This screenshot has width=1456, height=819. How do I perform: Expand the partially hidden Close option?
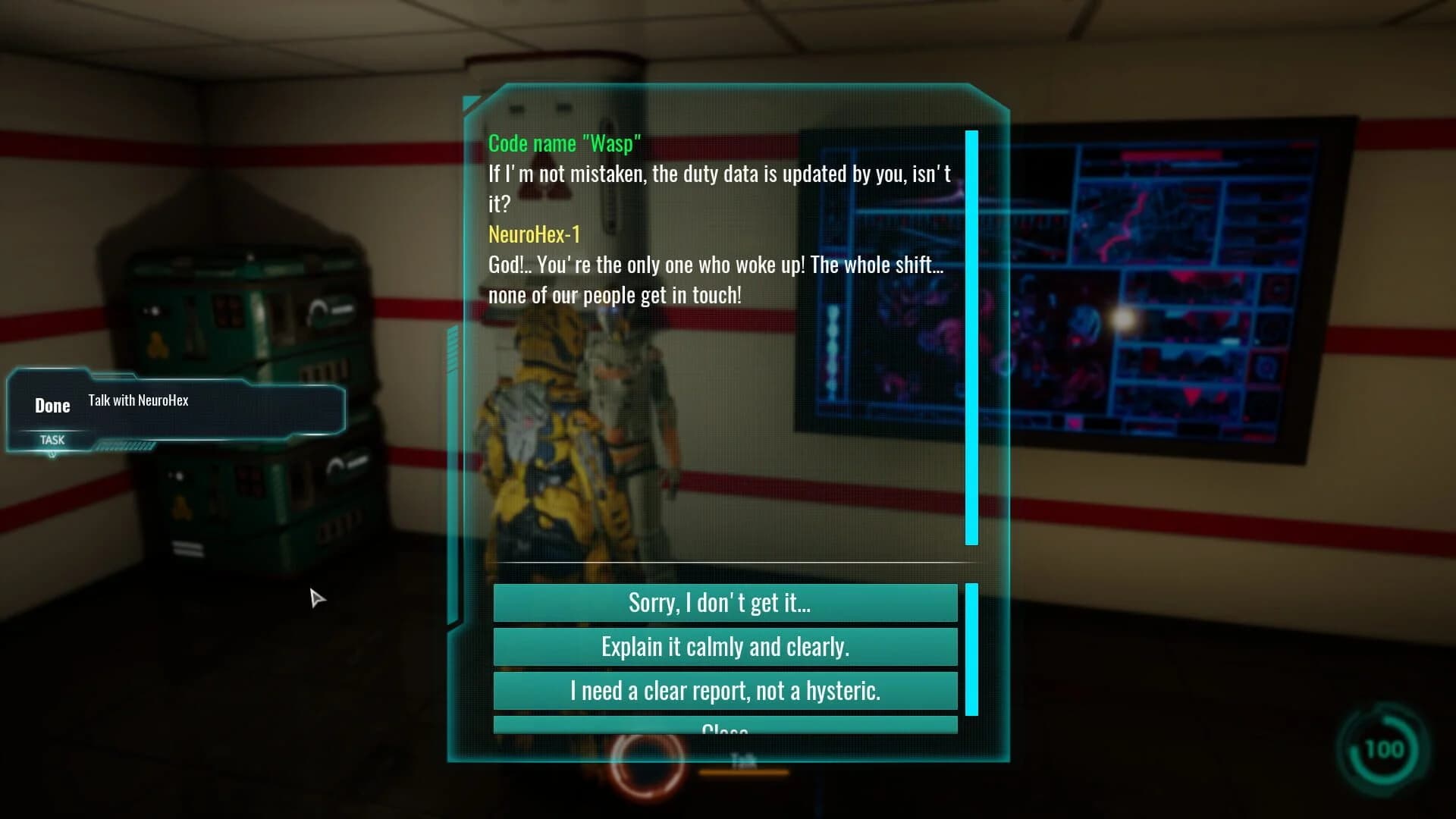[x=724, y=726]
